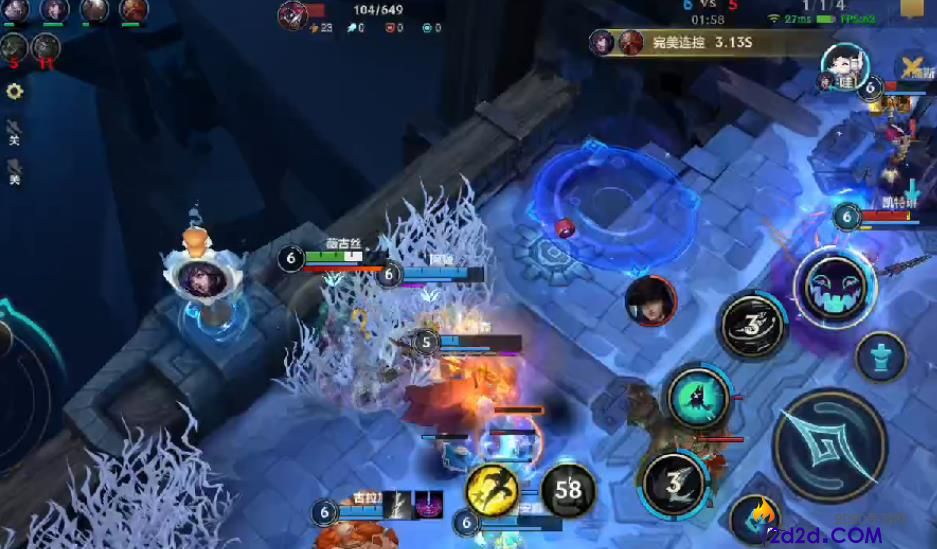Select the first teammate portrait in the top row
This screenshot has height=549, width=937.
(14, 11)
